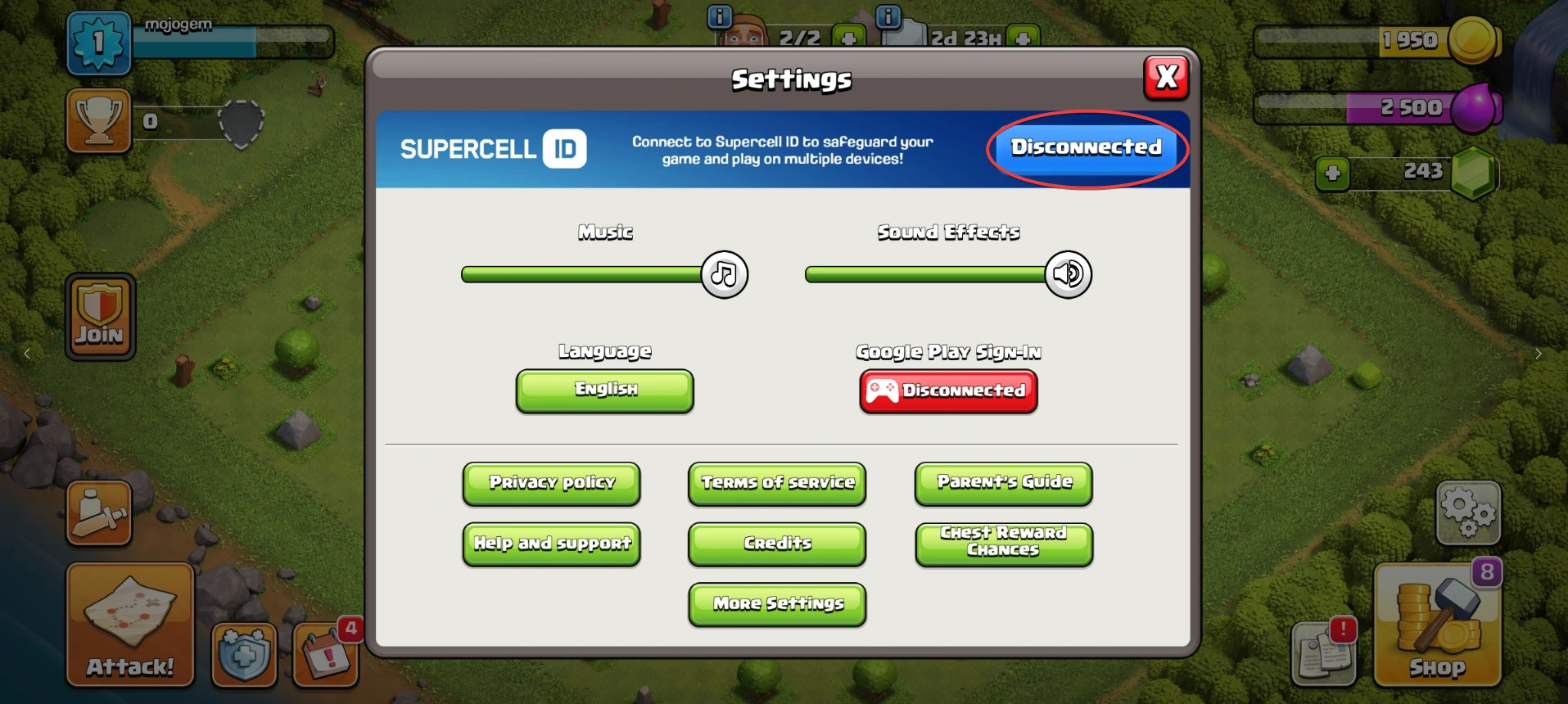Screen dimensions: 1568x704
Task: Tap the Attack! map button
Action: pyautogui.click(x=130, y=624)
